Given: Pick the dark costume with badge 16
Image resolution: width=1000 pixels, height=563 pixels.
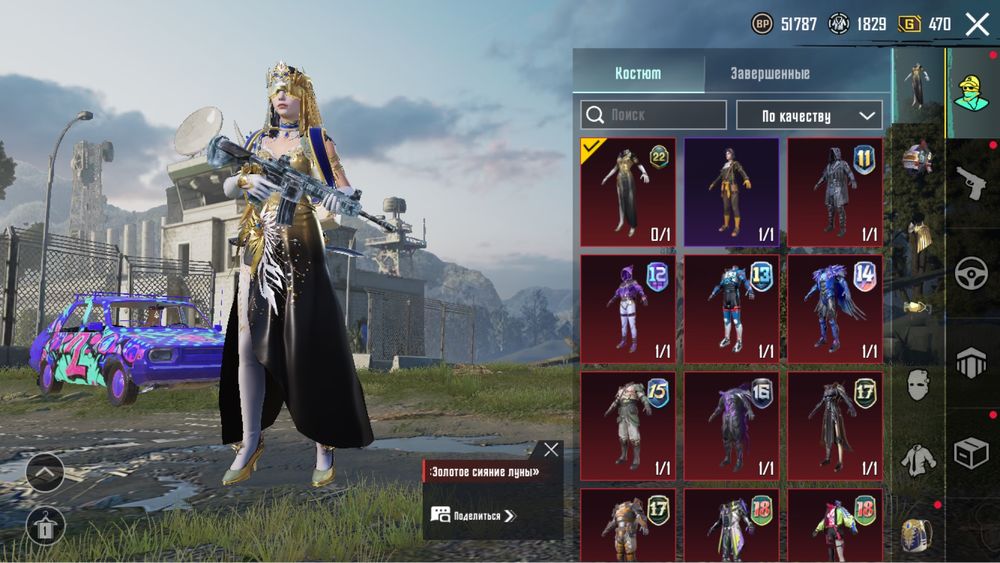Looking at the screenshot, I should coord(731,425).
